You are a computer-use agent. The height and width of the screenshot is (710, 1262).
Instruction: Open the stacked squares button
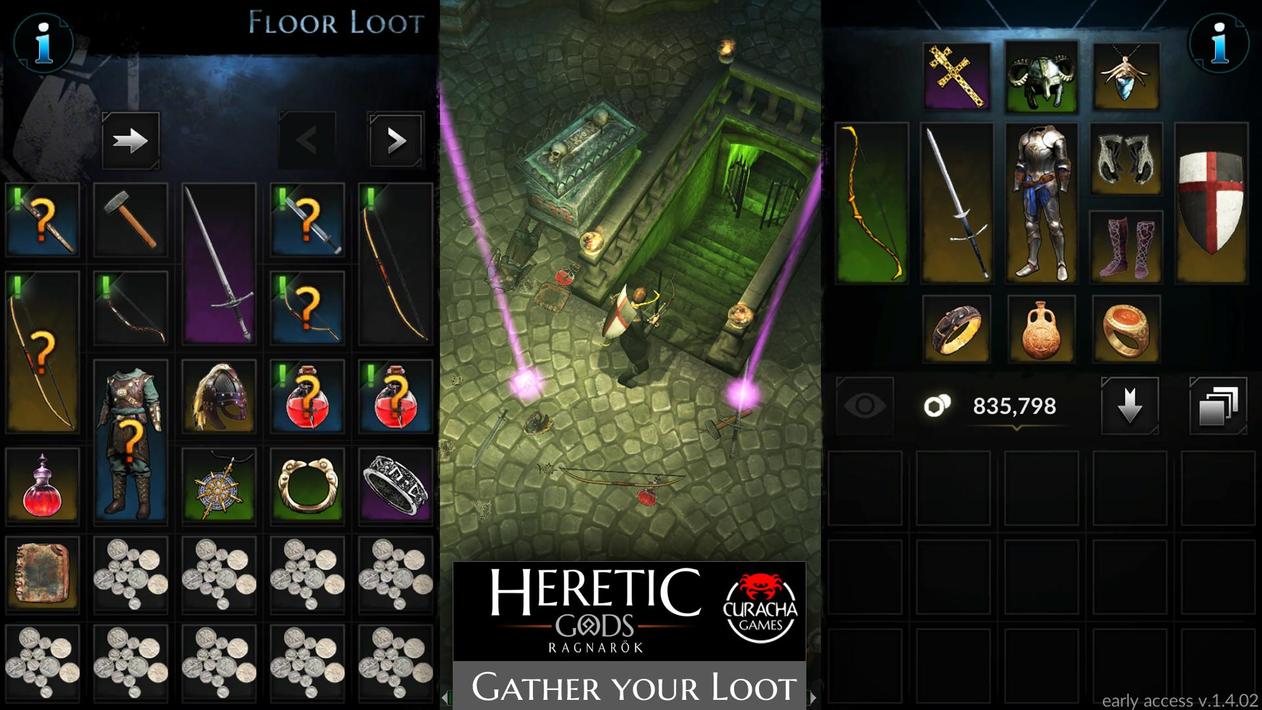pos(1218,405)
